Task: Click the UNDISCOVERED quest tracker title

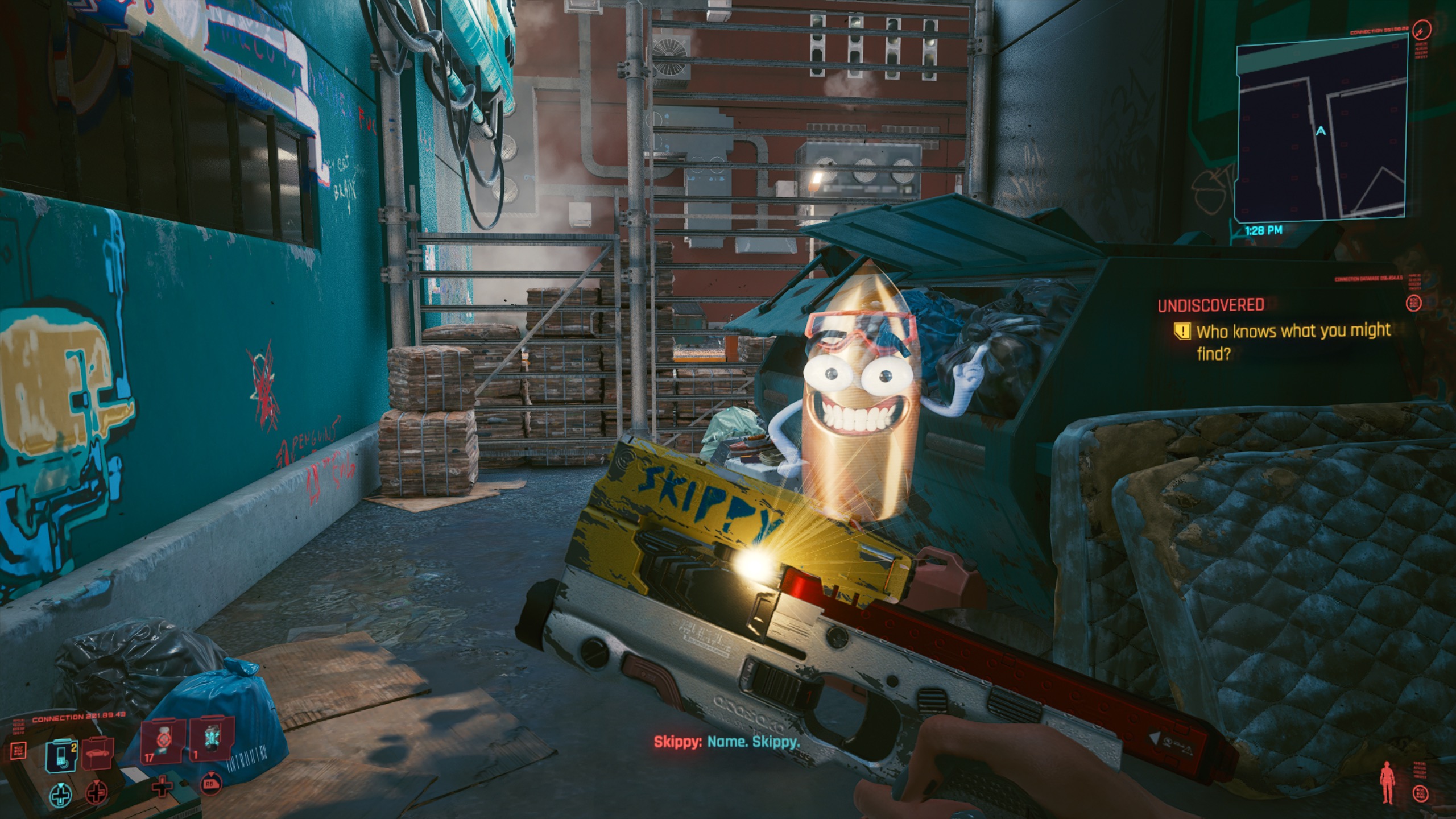Action: click(x=1211, y=305)
